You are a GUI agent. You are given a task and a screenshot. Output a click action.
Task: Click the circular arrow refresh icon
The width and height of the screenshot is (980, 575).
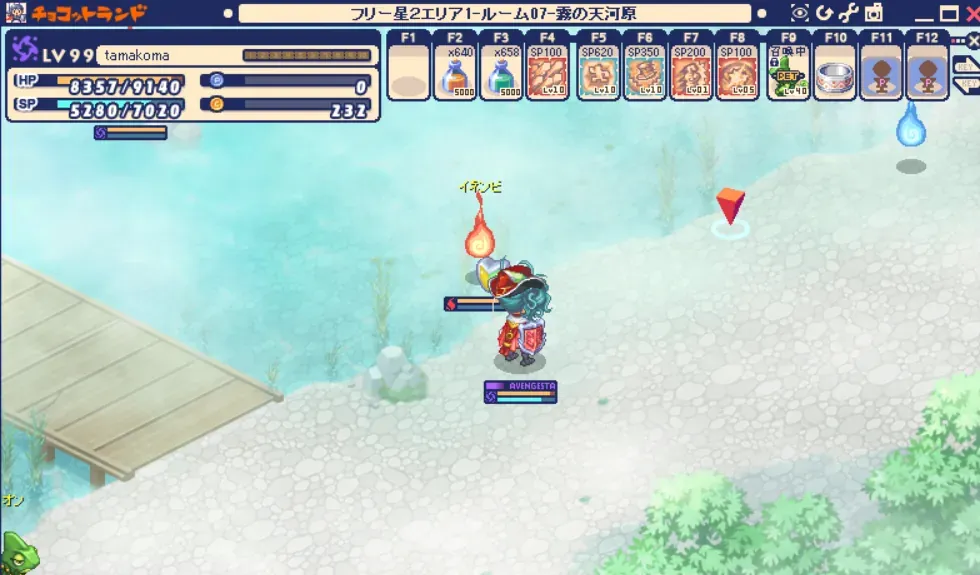pos(825,13)
